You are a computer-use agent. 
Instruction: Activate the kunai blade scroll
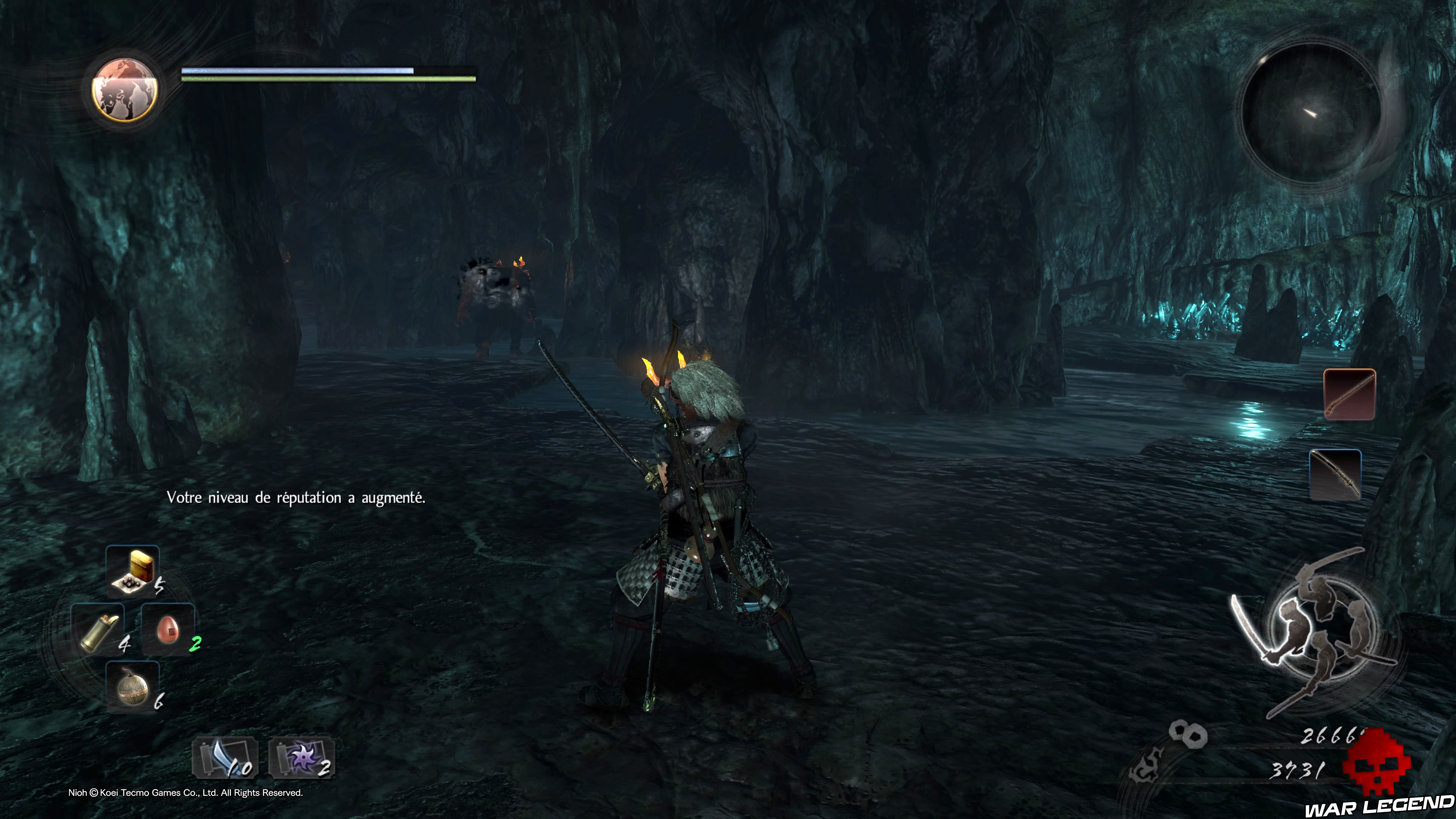(226, 758)
